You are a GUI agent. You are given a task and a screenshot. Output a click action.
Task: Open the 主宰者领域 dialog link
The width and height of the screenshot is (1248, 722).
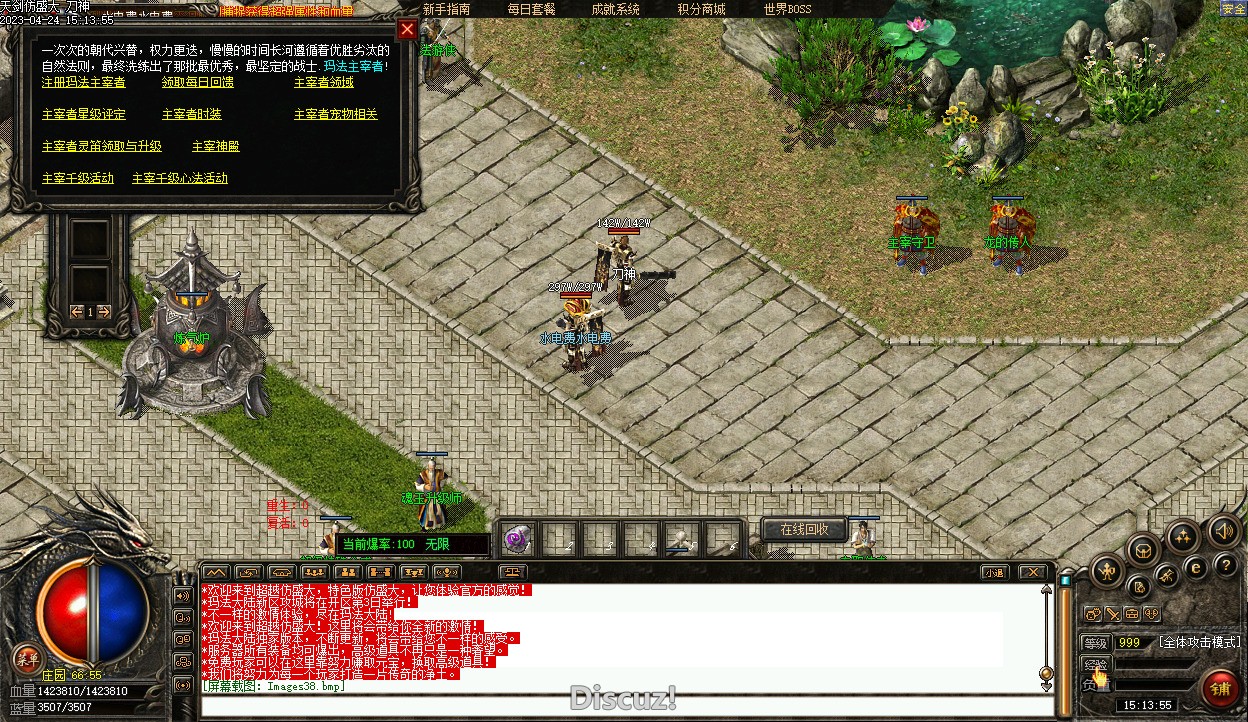[x=324, y=82]
